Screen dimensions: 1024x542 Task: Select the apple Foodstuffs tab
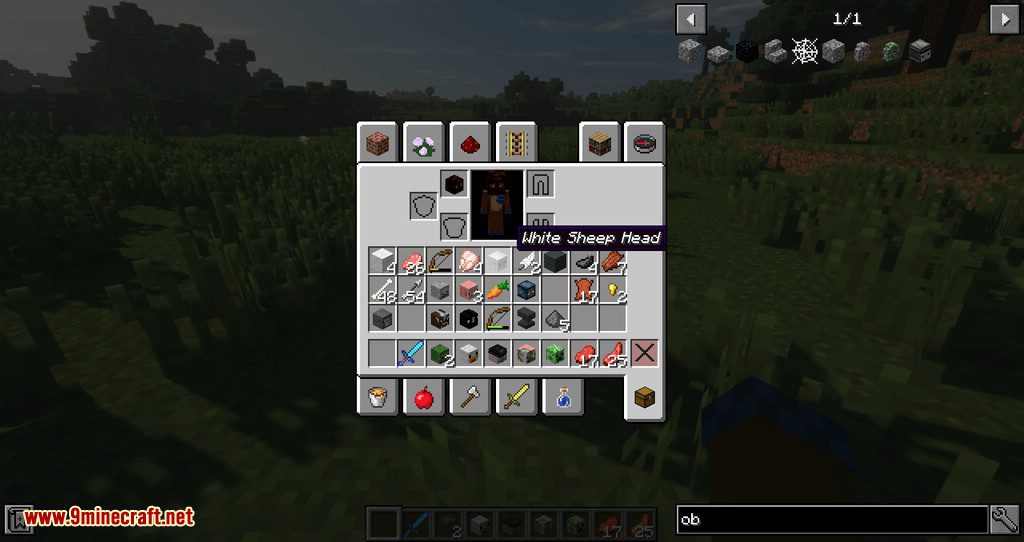pos(424,398)
